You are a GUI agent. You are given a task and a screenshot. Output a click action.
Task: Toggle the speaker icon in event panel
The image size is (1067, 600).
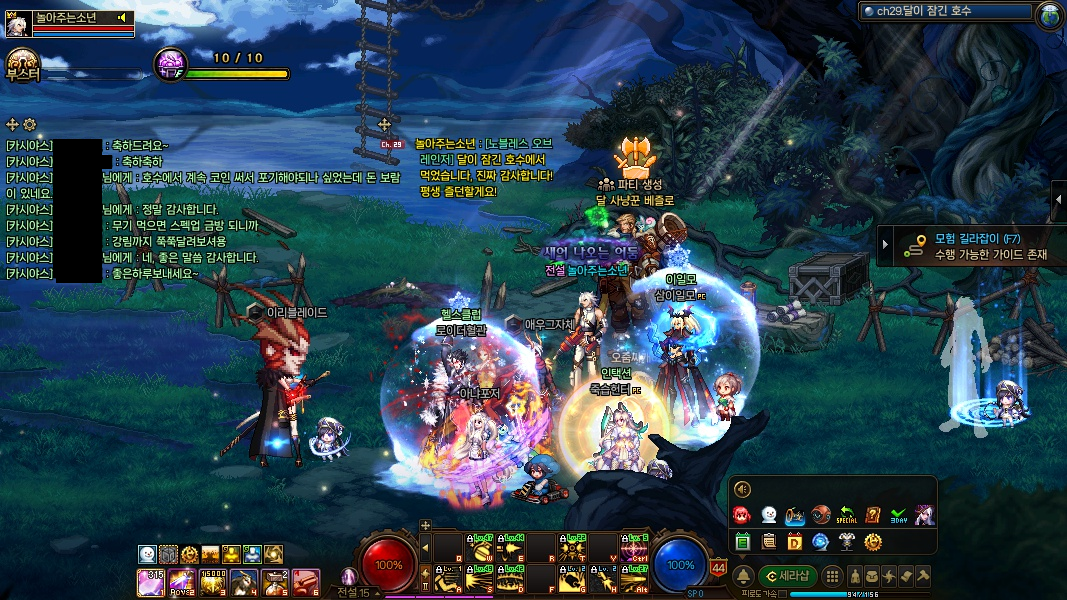[x=742, y=489]
